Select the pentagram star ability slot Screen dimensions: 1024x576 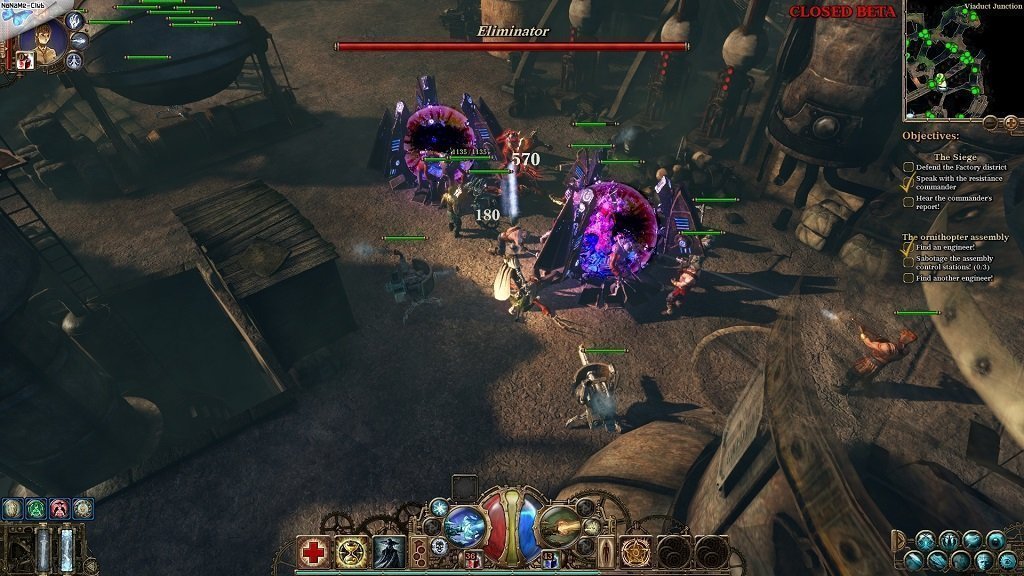pyautogui.click(x=636, y=552)
